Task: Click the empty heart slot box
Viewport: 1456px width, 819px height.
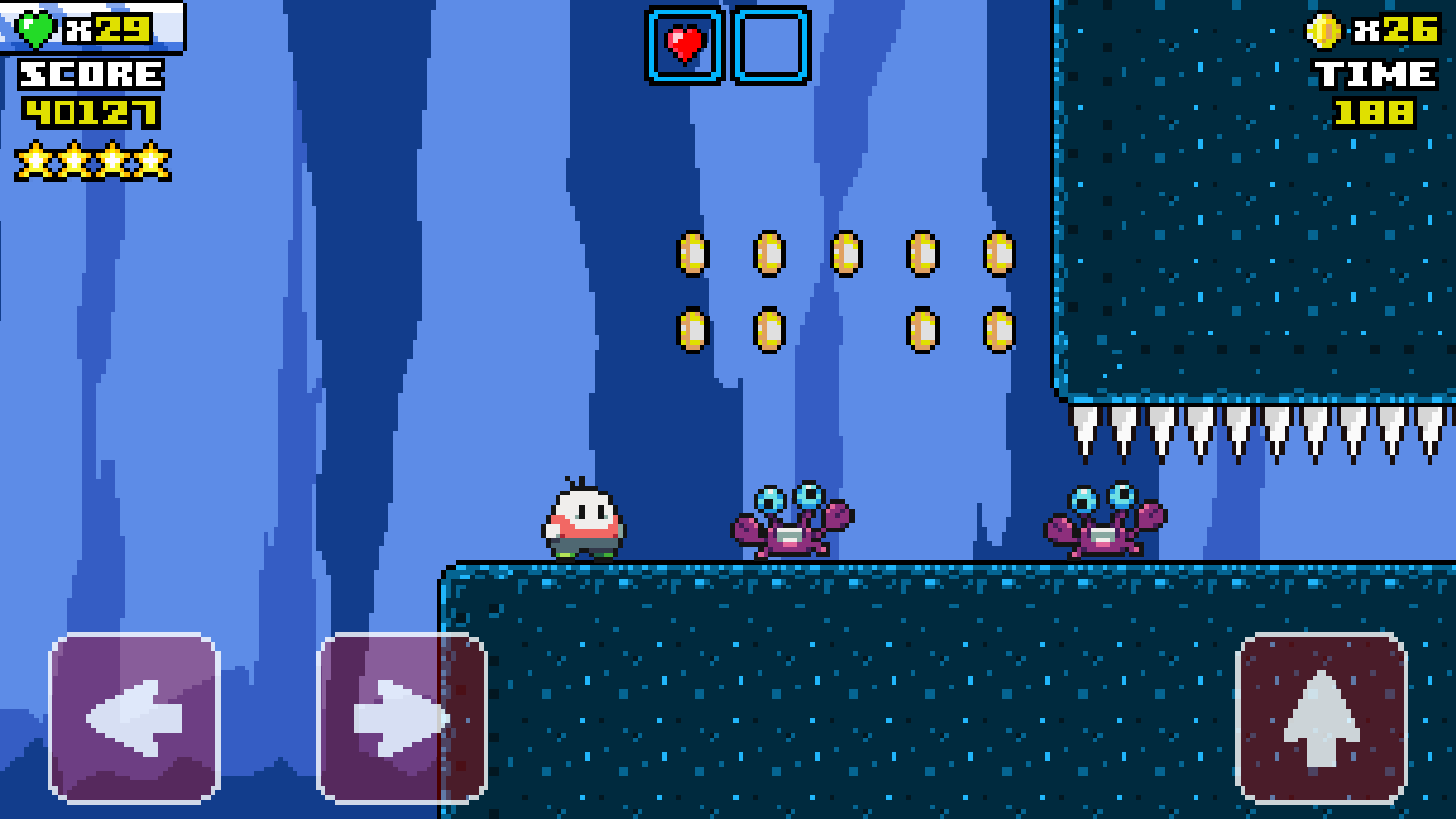Action: click(x=768, y=44)
